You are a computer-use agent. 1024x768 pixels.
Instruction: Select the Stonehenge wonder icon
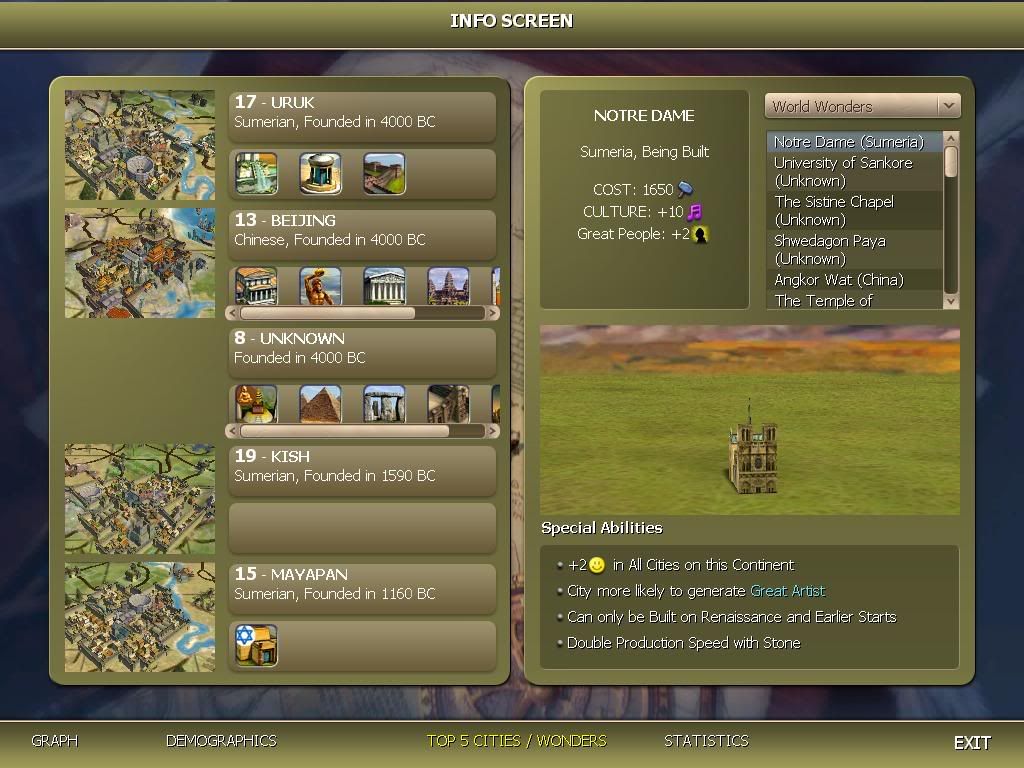[384, 404]
